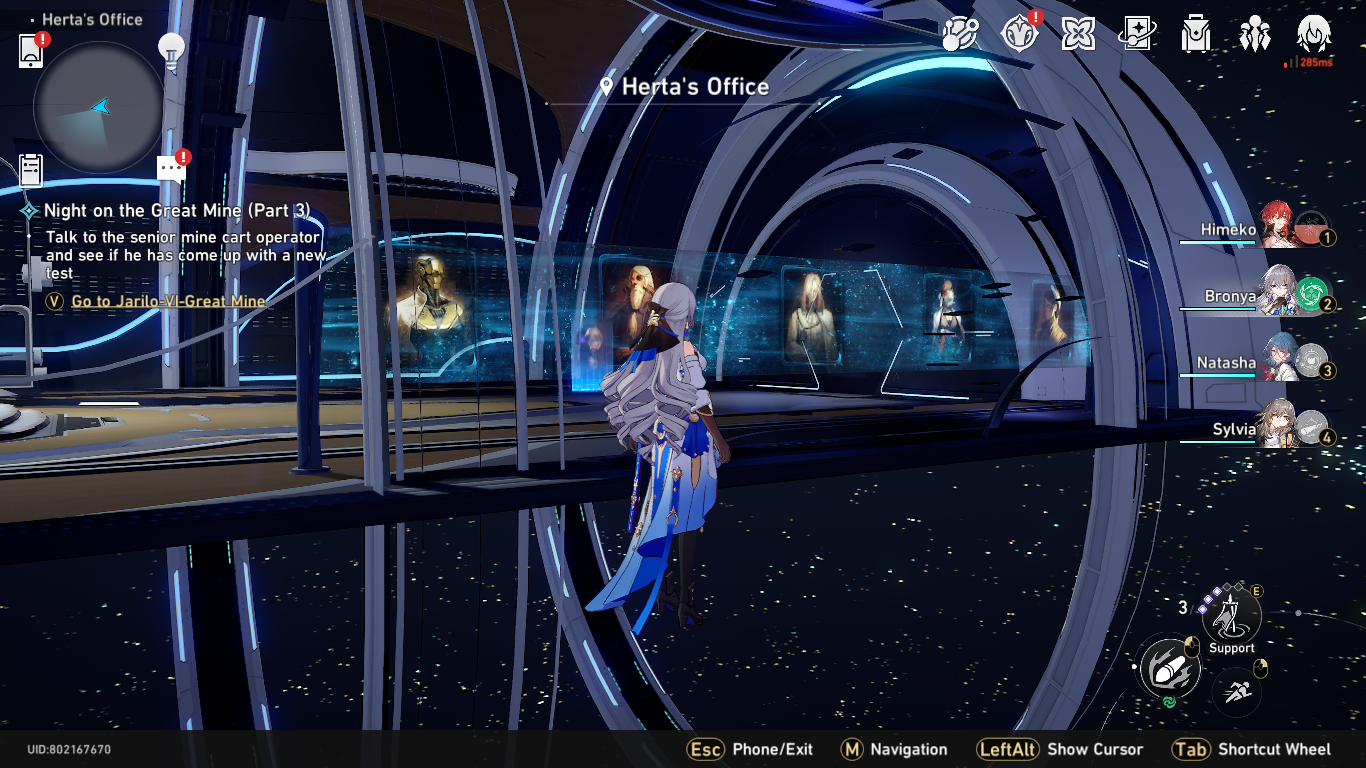Open the chat message icon with red alert

pyautogui.click(x=170, y=168)
